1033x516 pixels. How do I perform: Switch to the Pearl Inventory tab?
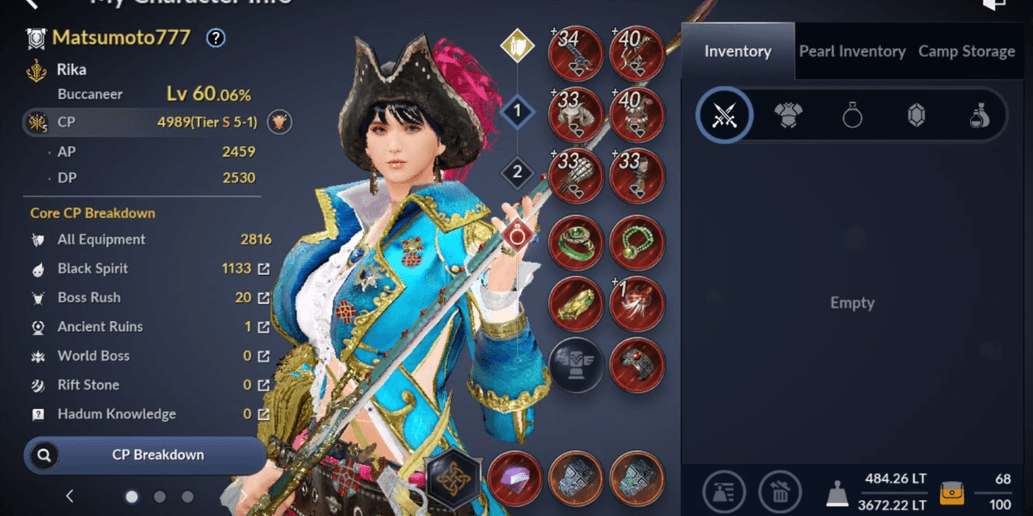pos(852,51)
